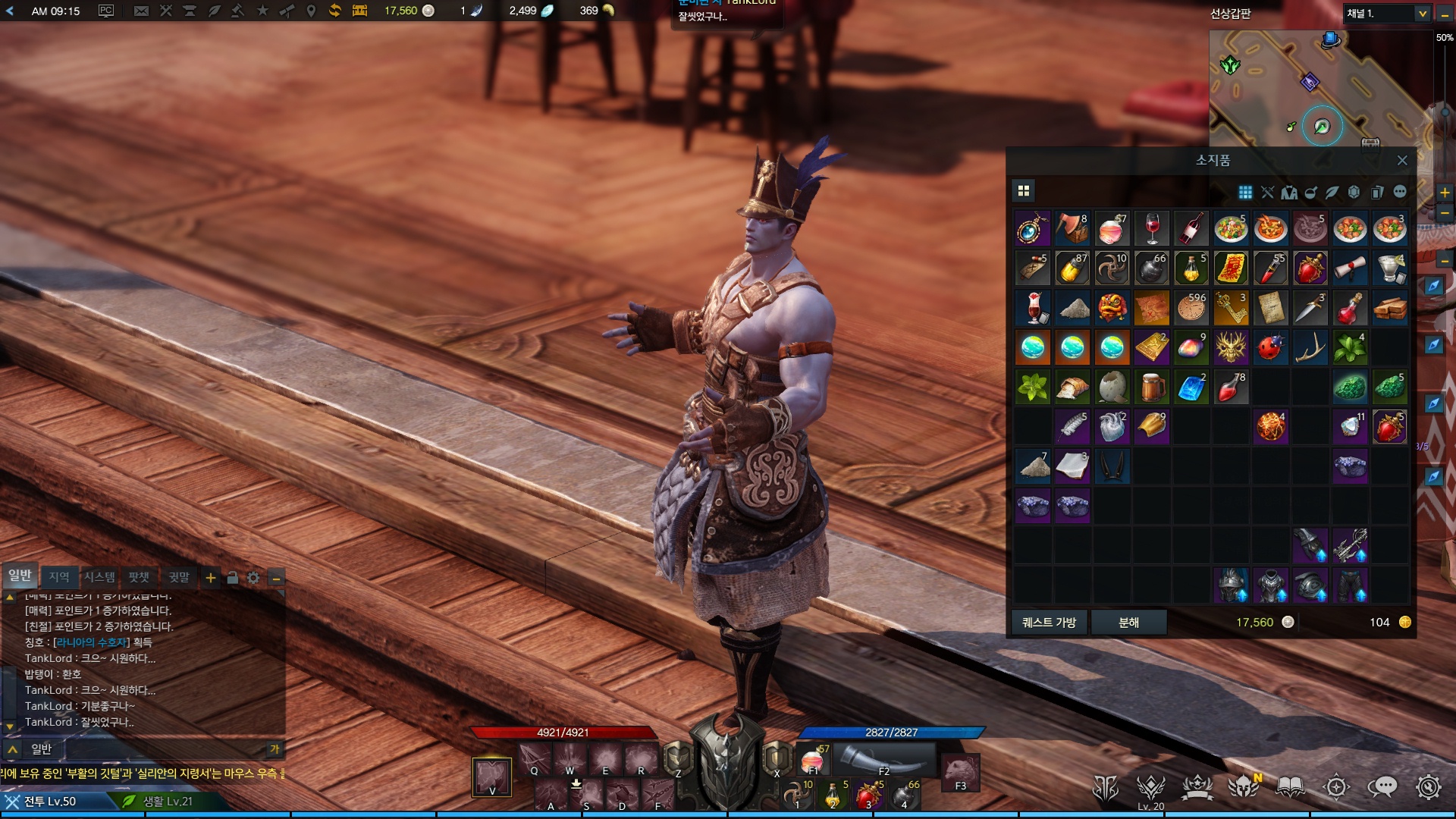1456x819 pixels.
Task: Select the beer mug item slot
Action: 1152,388
